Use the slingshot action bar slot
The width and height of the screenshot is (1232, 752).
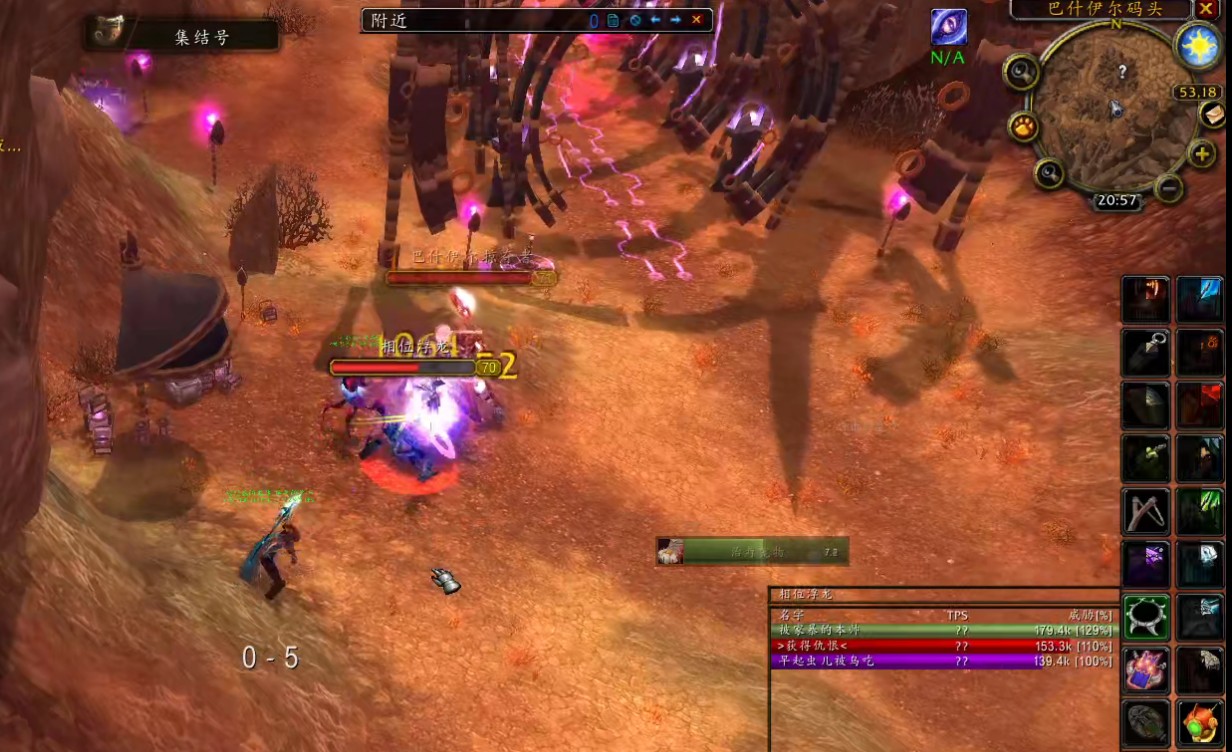click(1146, 510)
